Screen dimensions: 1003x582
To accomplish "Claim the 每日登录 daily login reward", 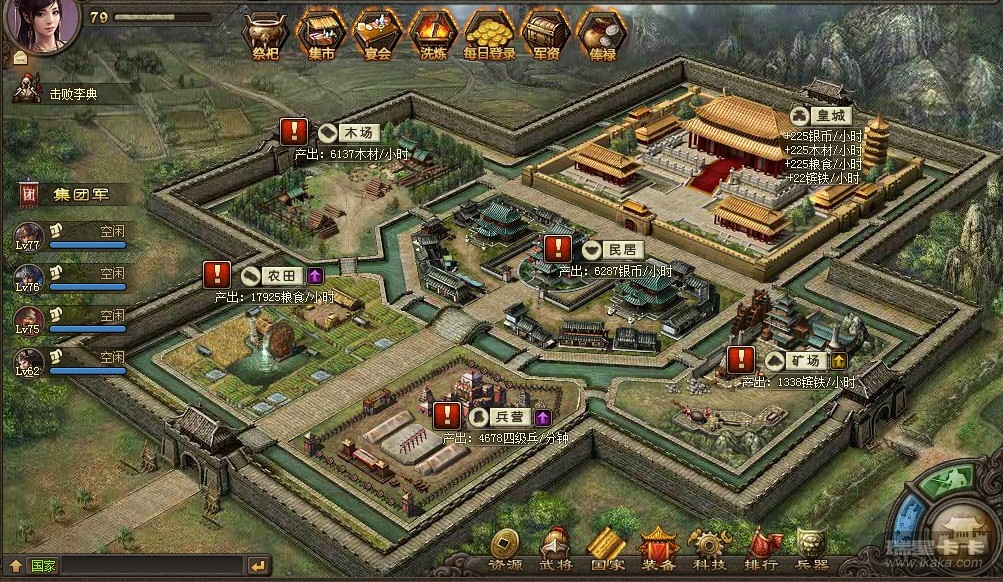I will pyautogui.click(x=489, y=34).
